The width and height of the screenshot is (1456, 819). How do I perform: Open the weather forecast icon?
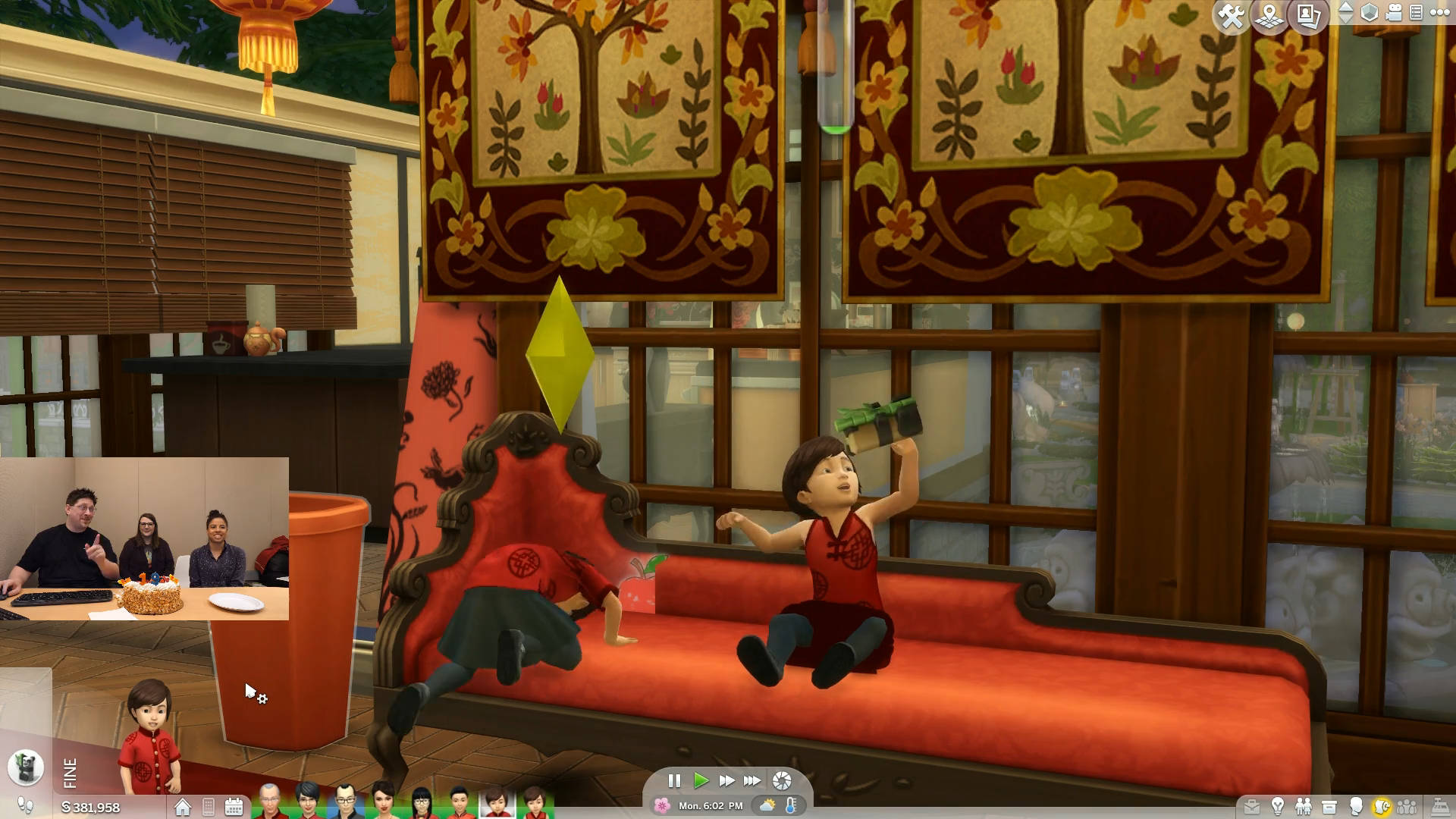(767, 805)
